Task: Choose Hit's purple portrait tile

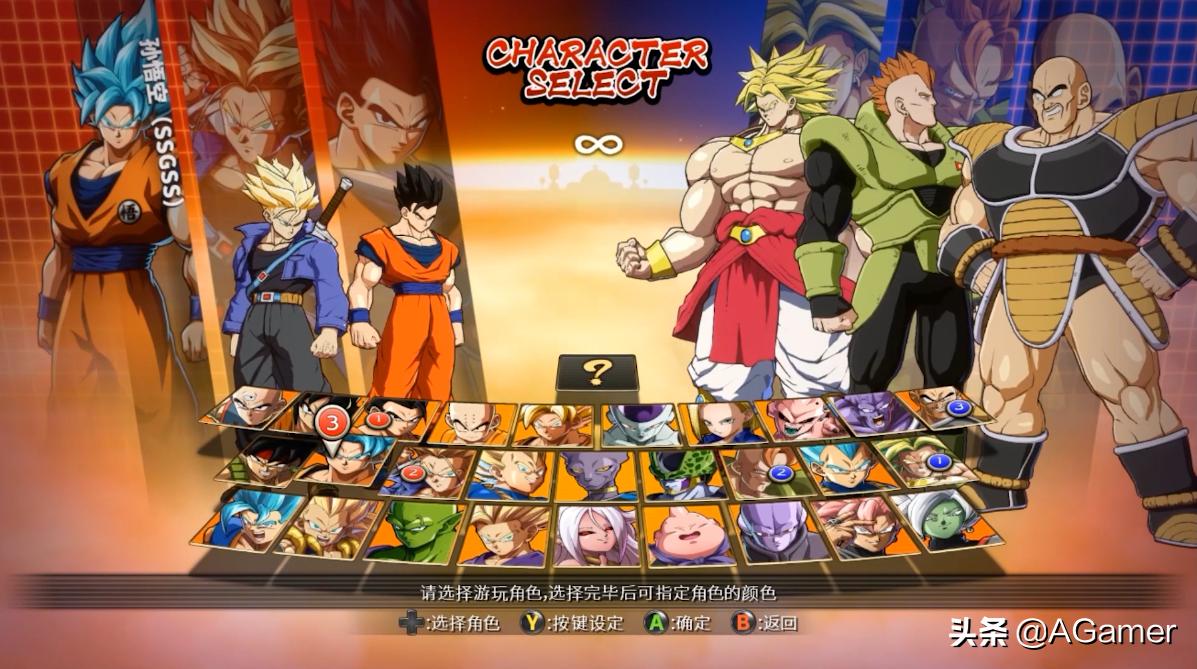Action: pos(770,532)
